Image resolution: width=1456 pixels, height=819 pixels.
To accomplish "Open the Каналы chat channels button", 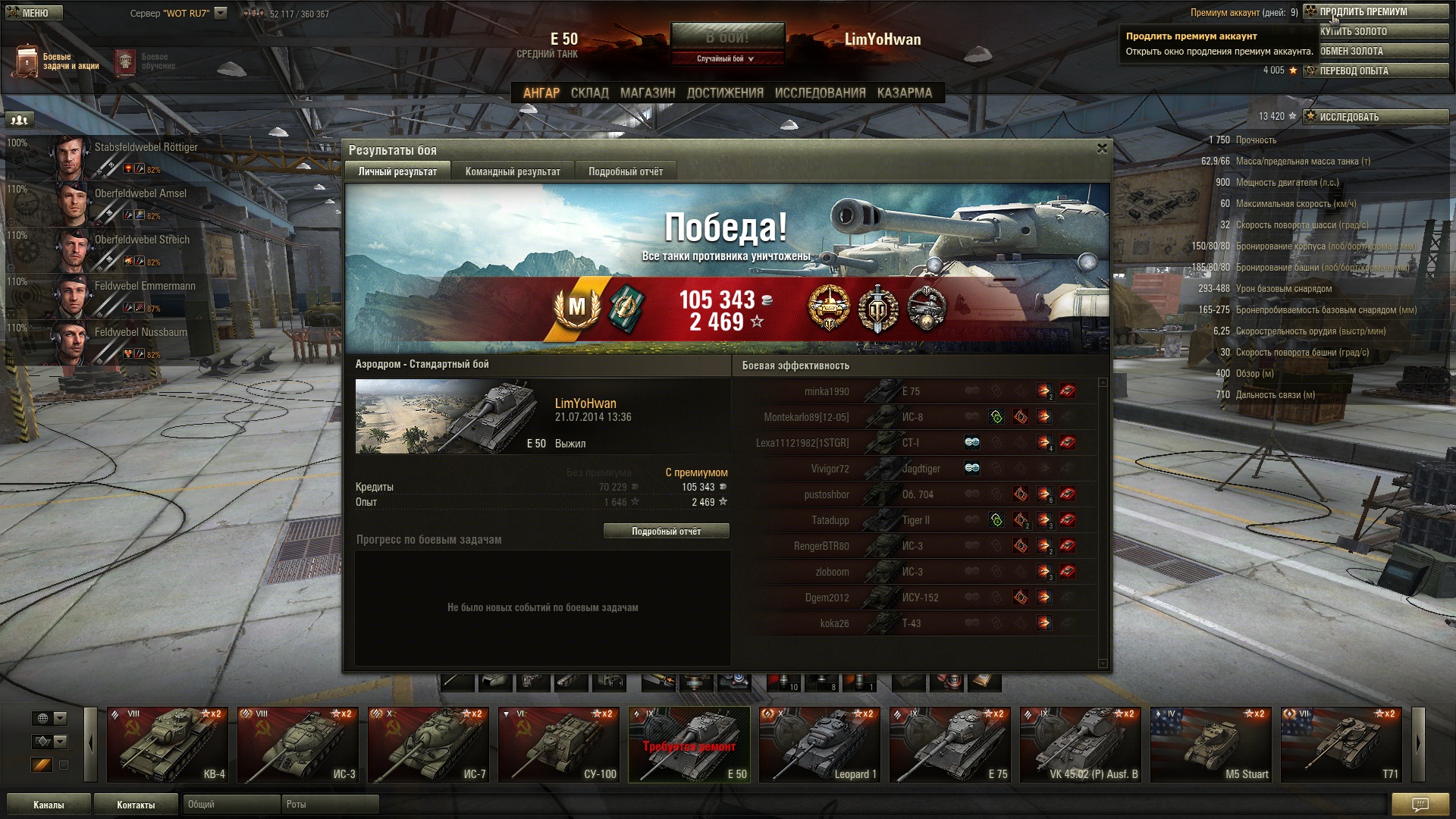I will [49, 805].
